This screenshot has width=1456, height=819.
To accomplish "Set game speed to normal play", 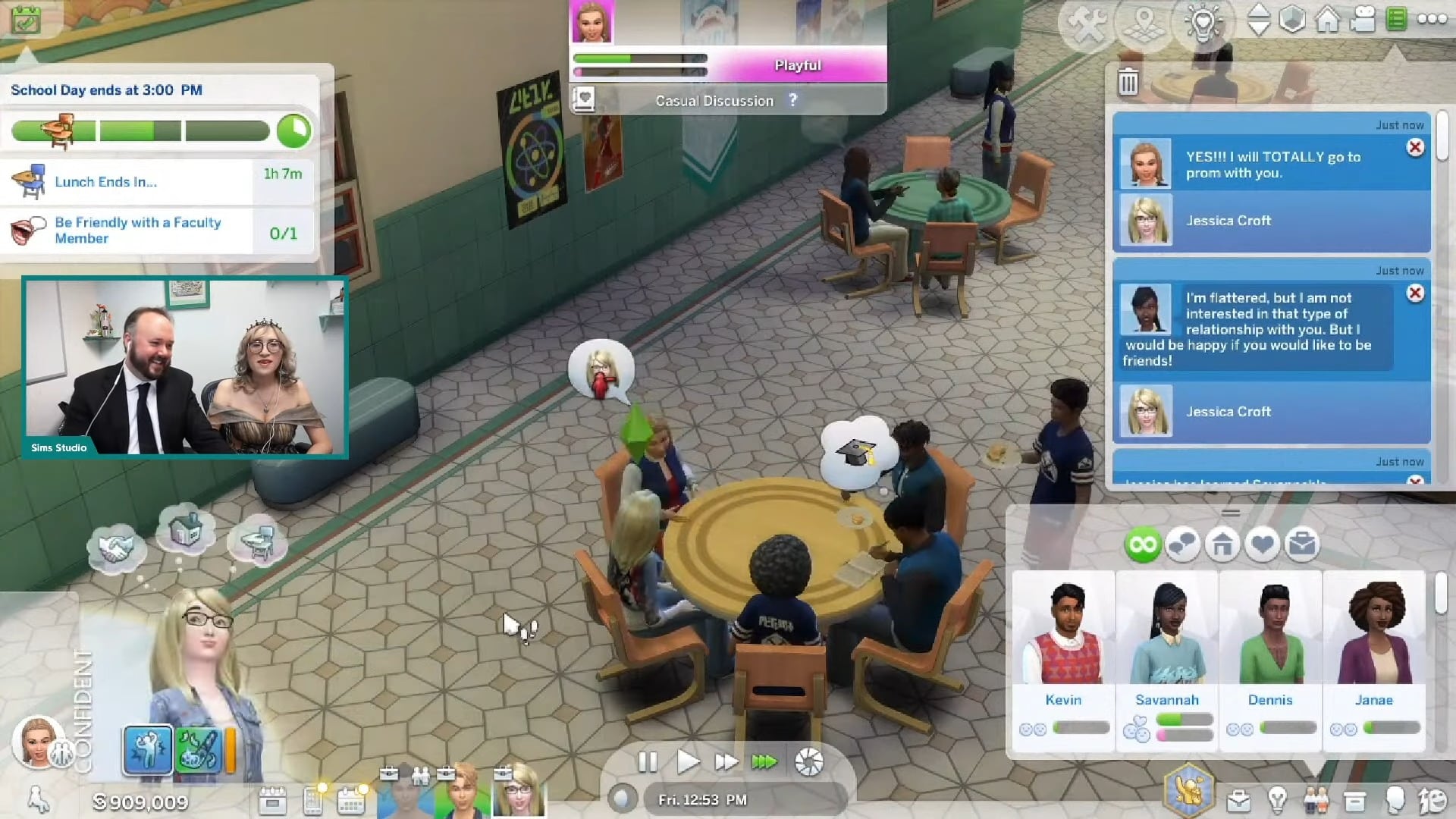I will coord(687,761).
